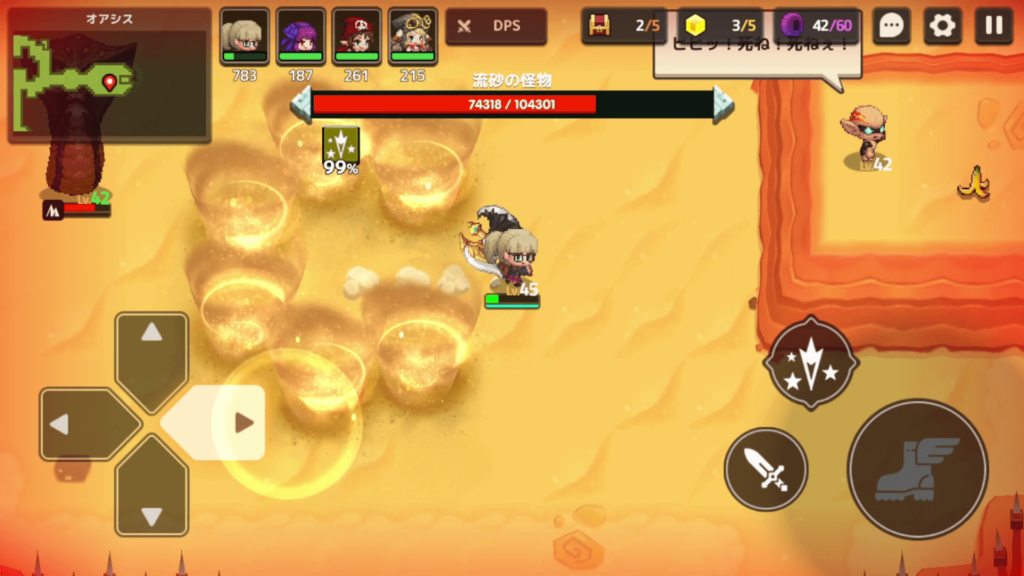1024x576 pixels.
Task: Toggle the DPS meter button
Action: (x=496, y=26)
